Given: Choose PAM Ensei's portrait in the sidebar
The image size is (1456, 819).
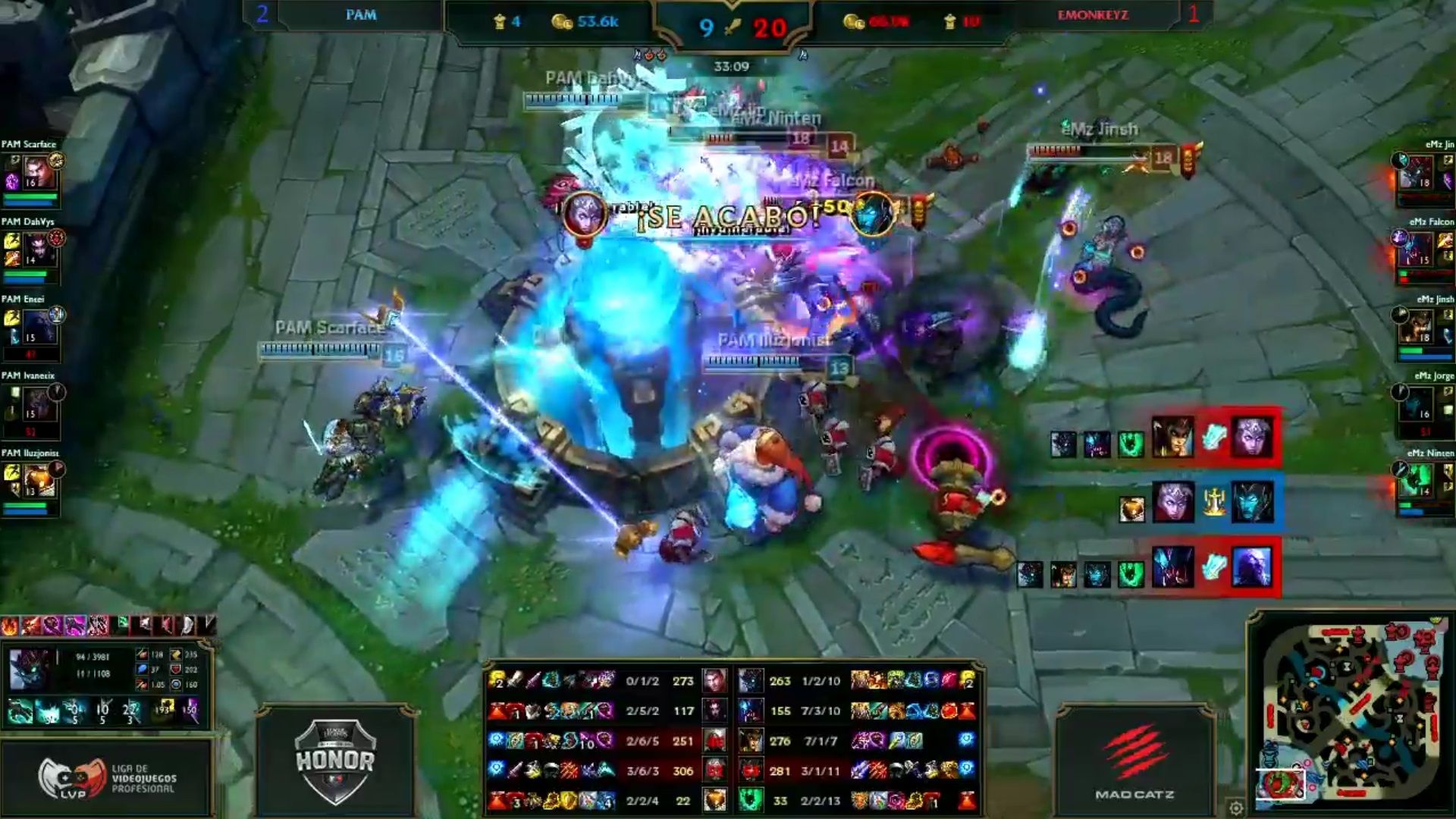Looking at the screenshot, I should tap(38, 327).
